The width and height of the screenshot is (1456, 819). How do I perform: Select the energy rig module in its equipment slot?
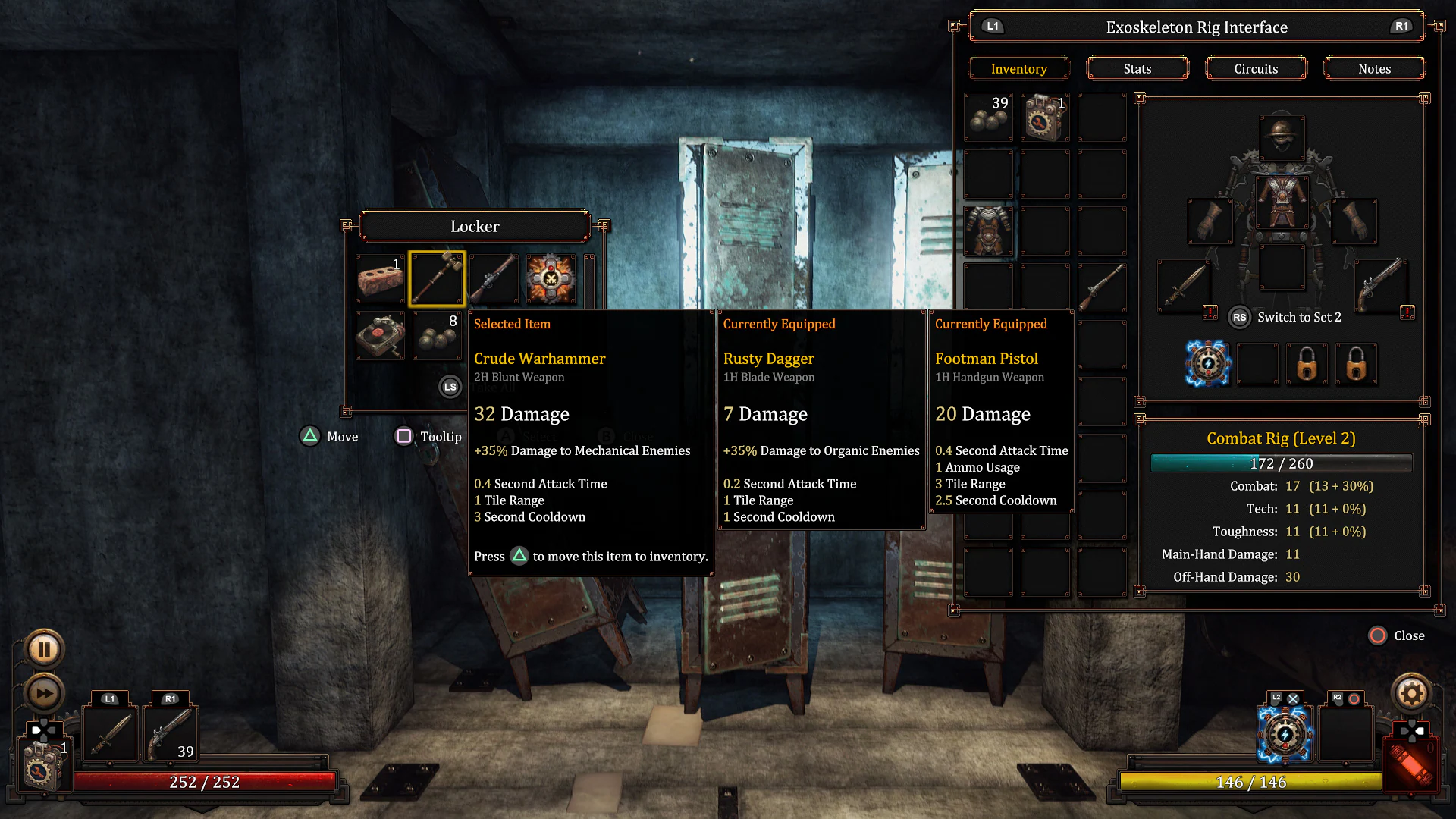(x=1207, y=363)
